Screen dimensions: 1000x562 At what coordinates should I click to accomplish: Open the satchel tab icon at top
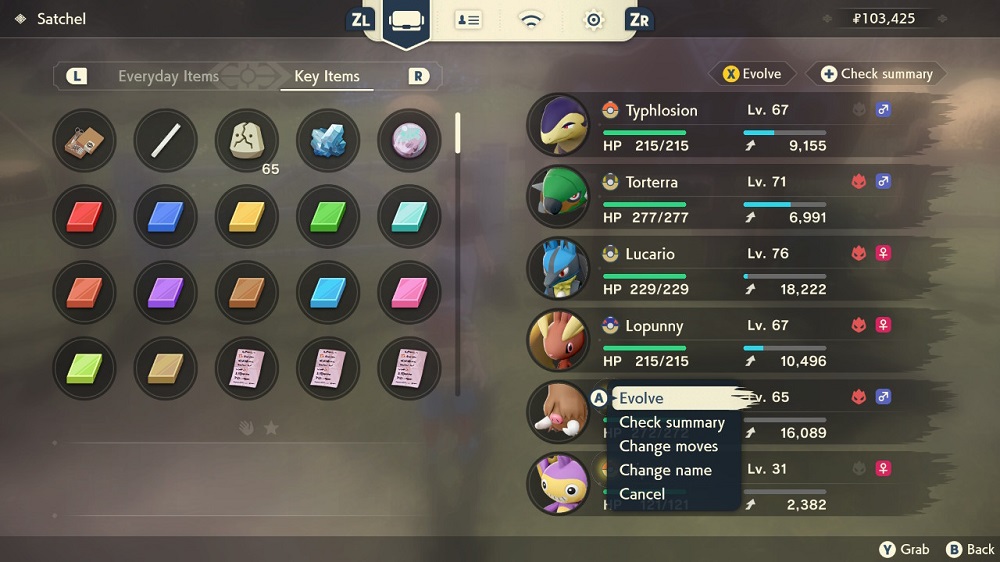406,21
